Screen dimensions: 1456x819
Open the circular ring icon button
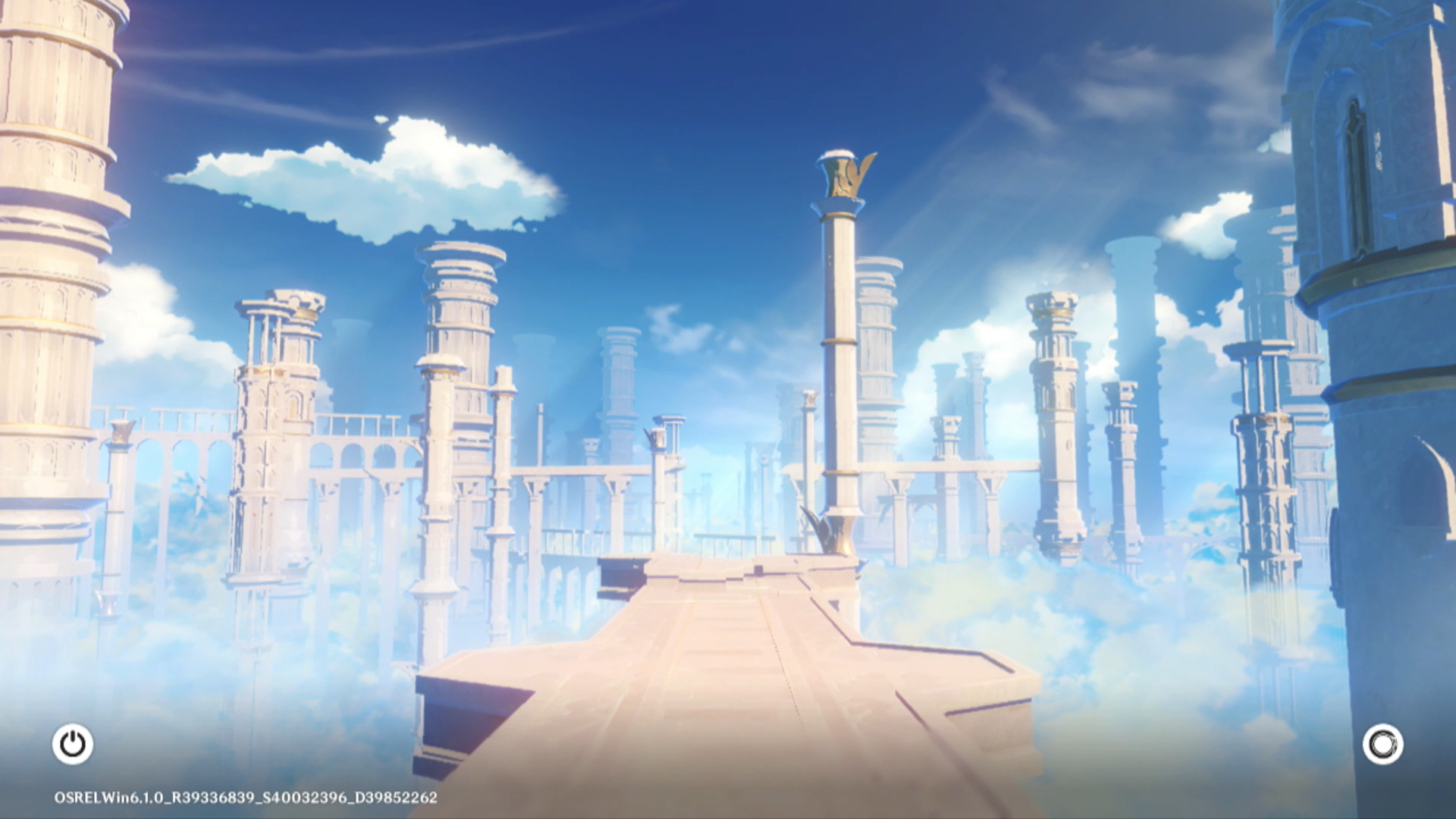point(1382,744)
